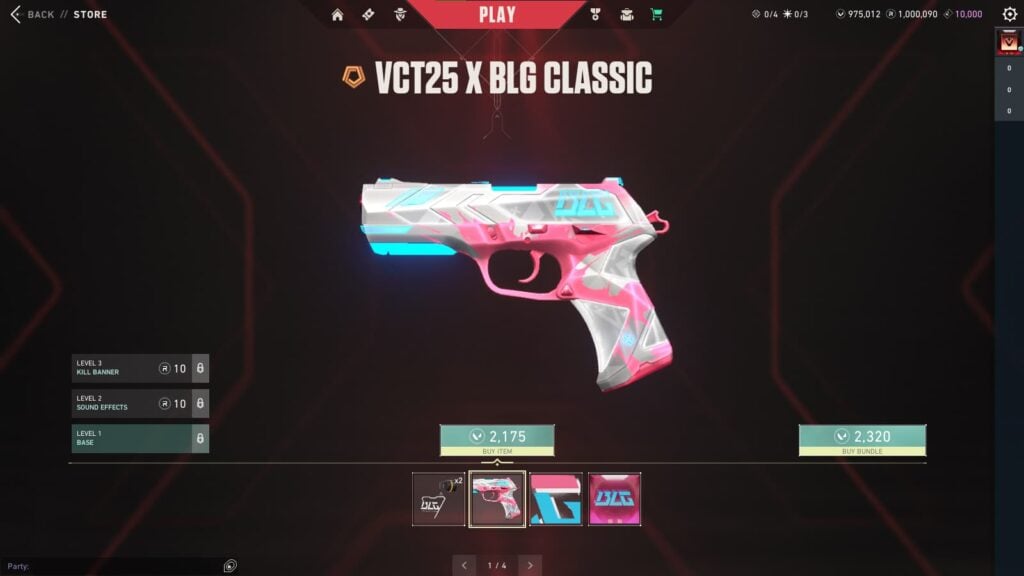
Task: Select the pink BLG spray thumbnail
Action: (x=614, y=499)
